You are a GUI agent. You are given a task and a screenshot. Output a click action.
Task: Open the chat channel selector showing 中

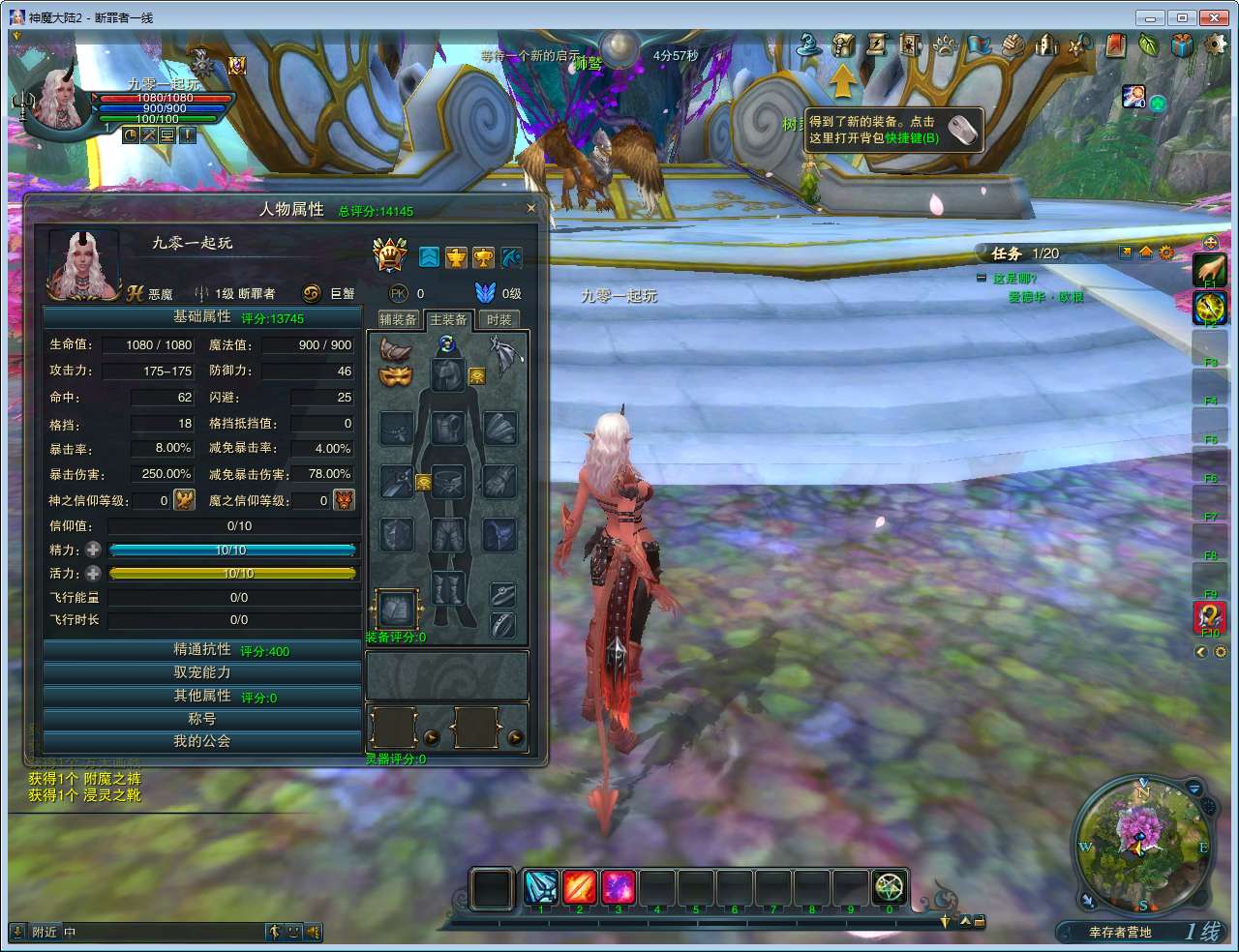tap(68, 932)
